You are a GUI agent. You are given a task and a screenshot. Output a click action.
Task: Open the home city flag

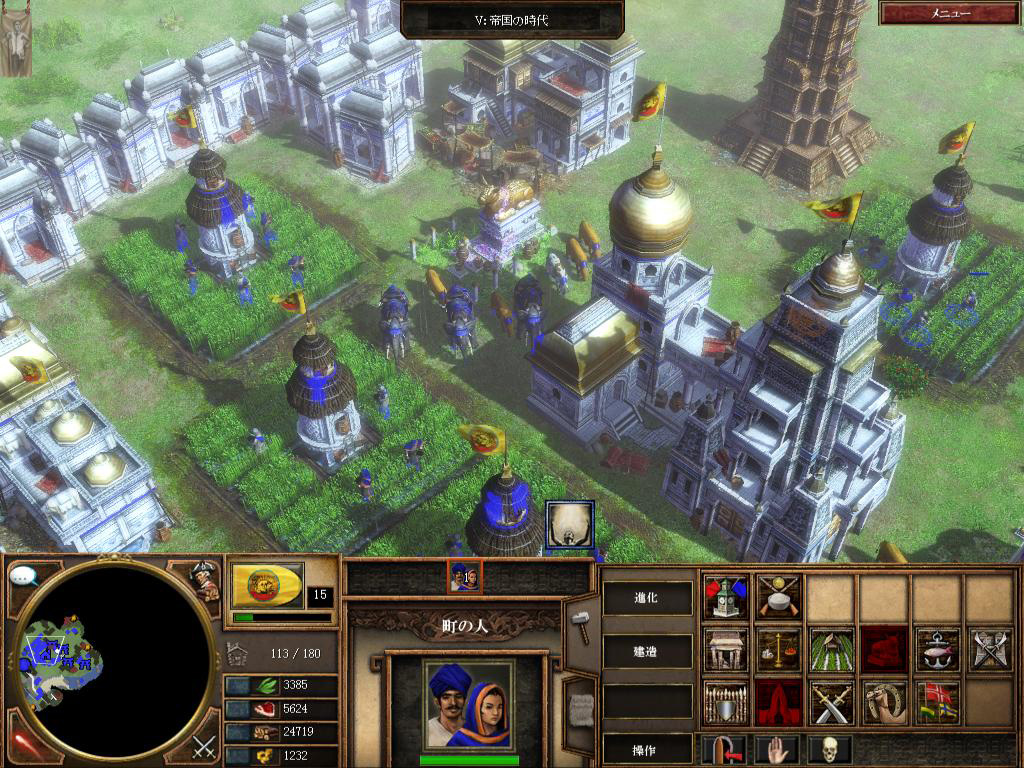267,585
